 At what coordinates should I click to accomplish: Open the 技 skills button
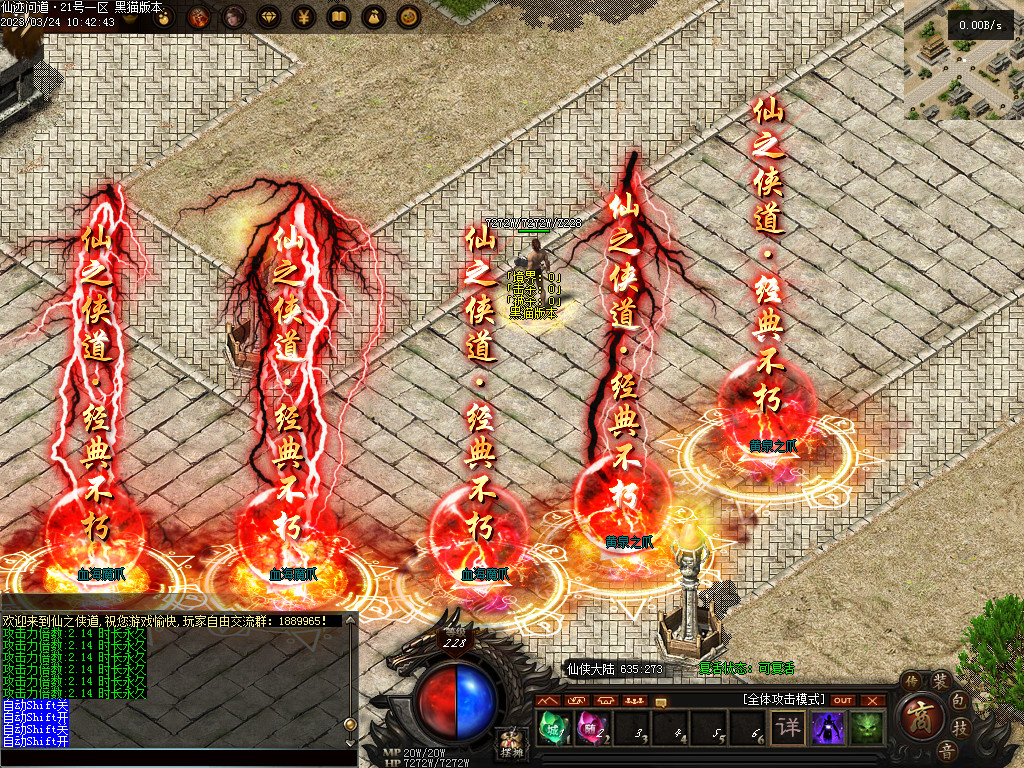960,727
